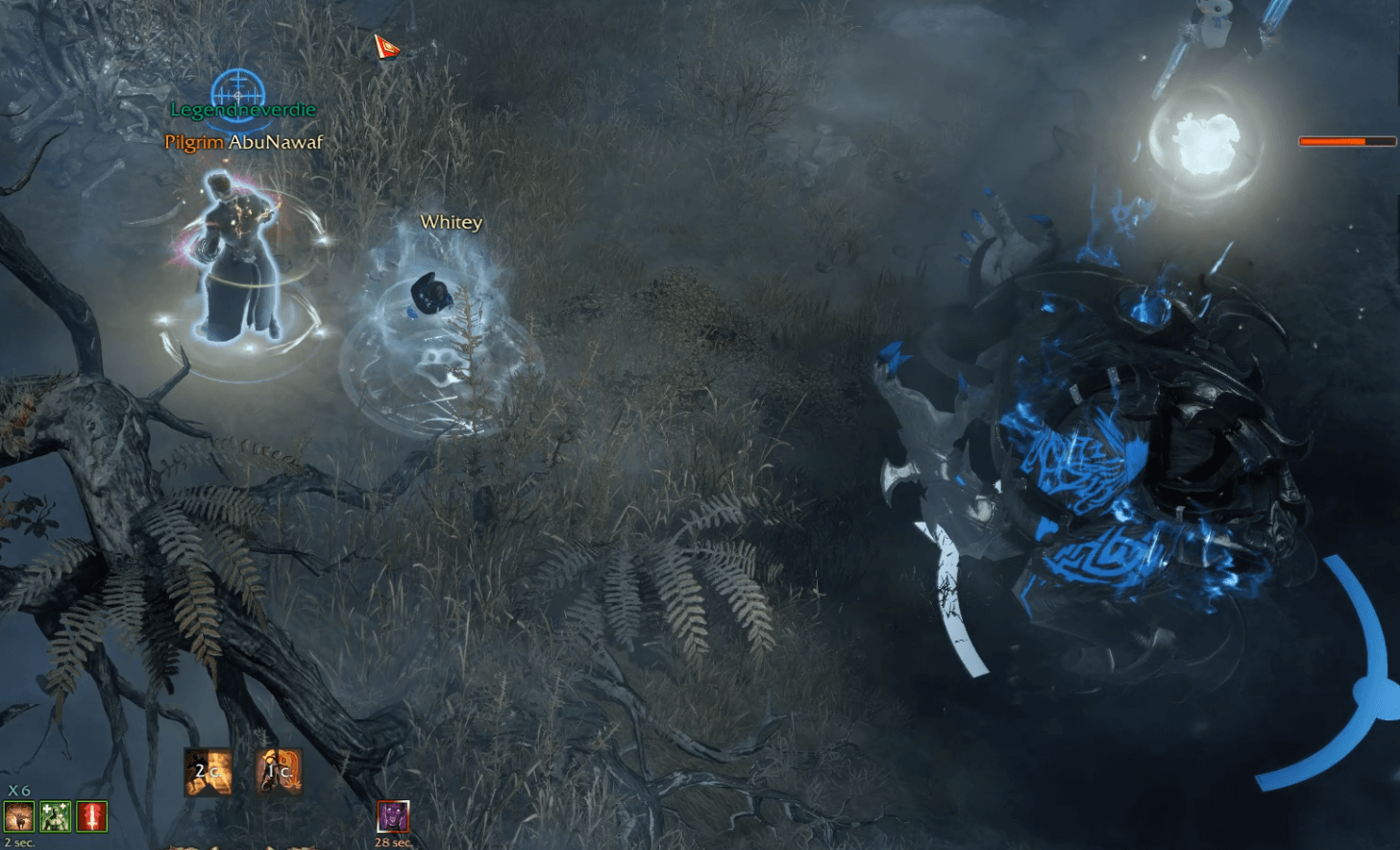Check the purple face debuff icon

click(392, 816)
